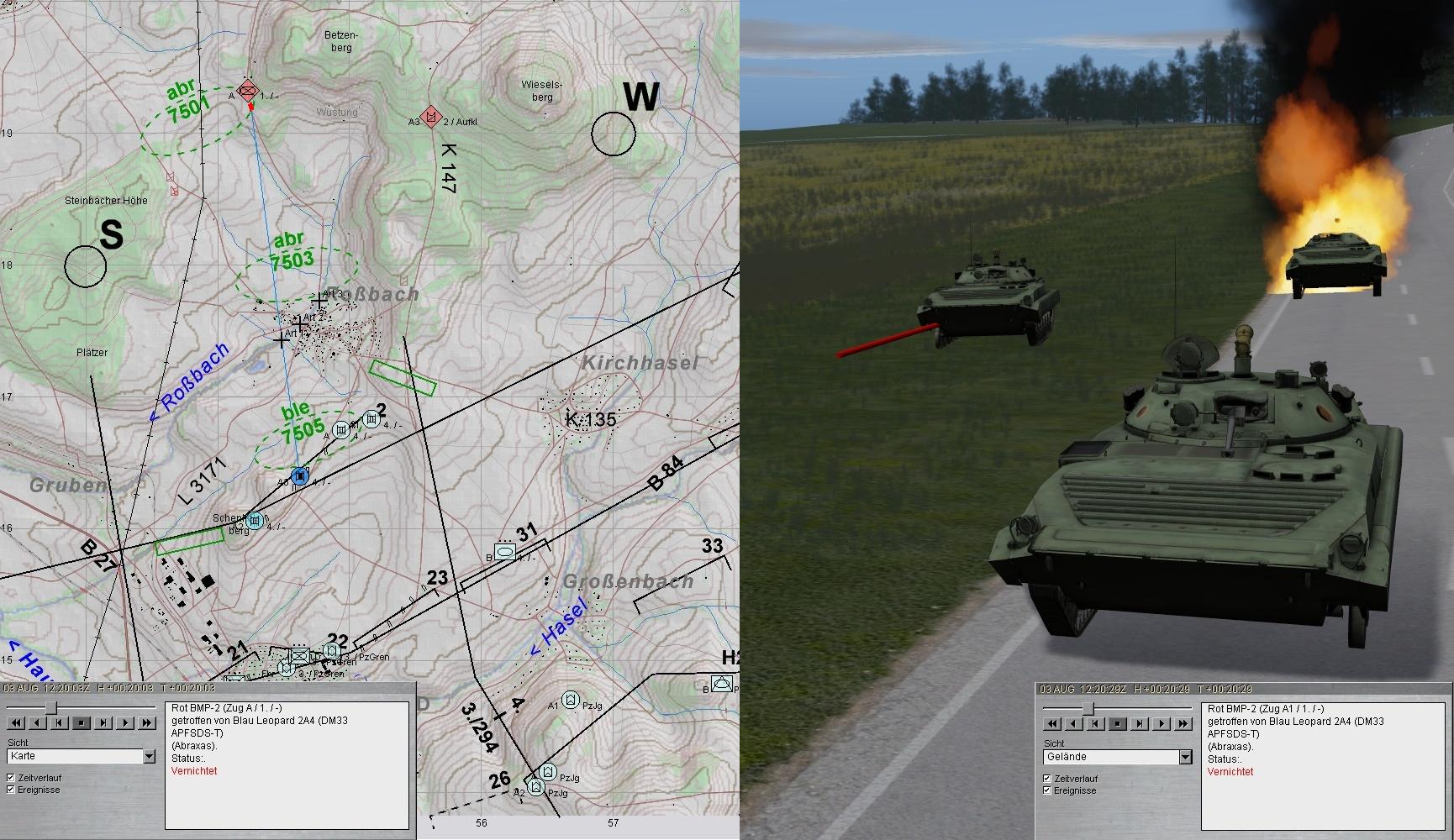Select the red 2 / Aufkl unit marker
The height and width of the screenshot is (840, 1454).
[x=431, y=116]
